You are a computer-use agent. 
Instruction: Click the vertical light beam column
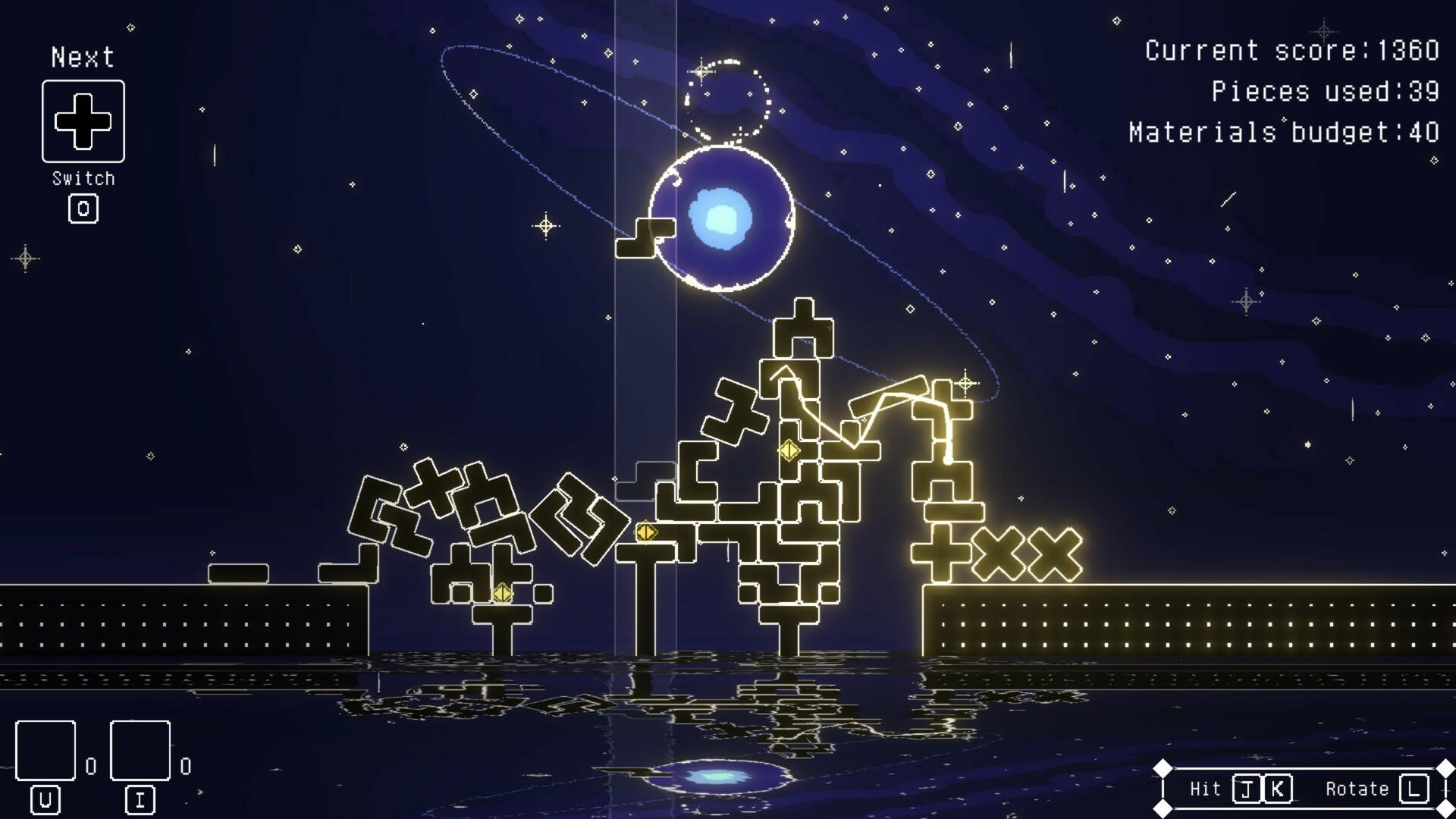645,341
